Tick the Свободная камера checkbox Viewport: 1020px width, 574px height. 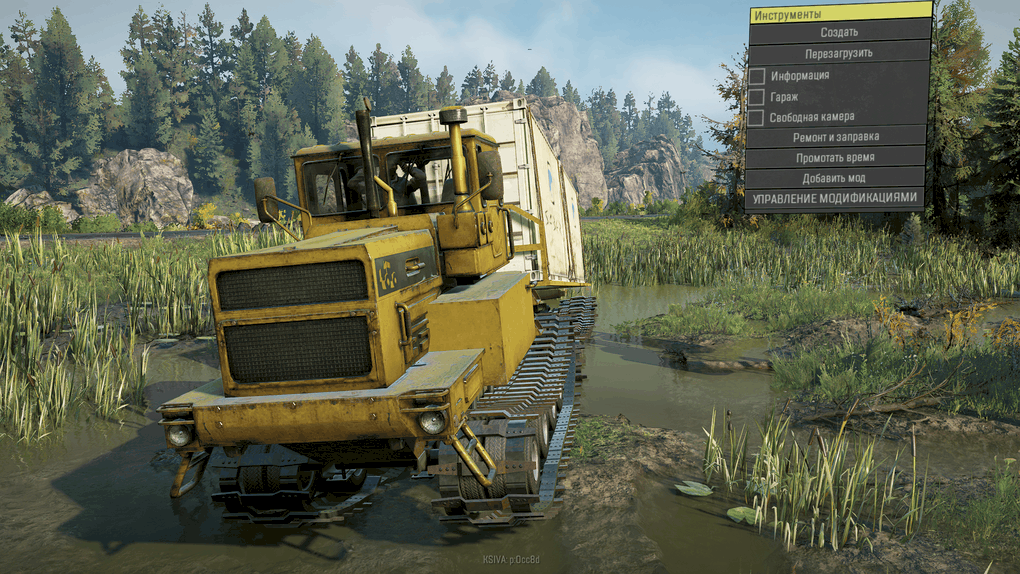pyautogui.click(x=757, y=117)
